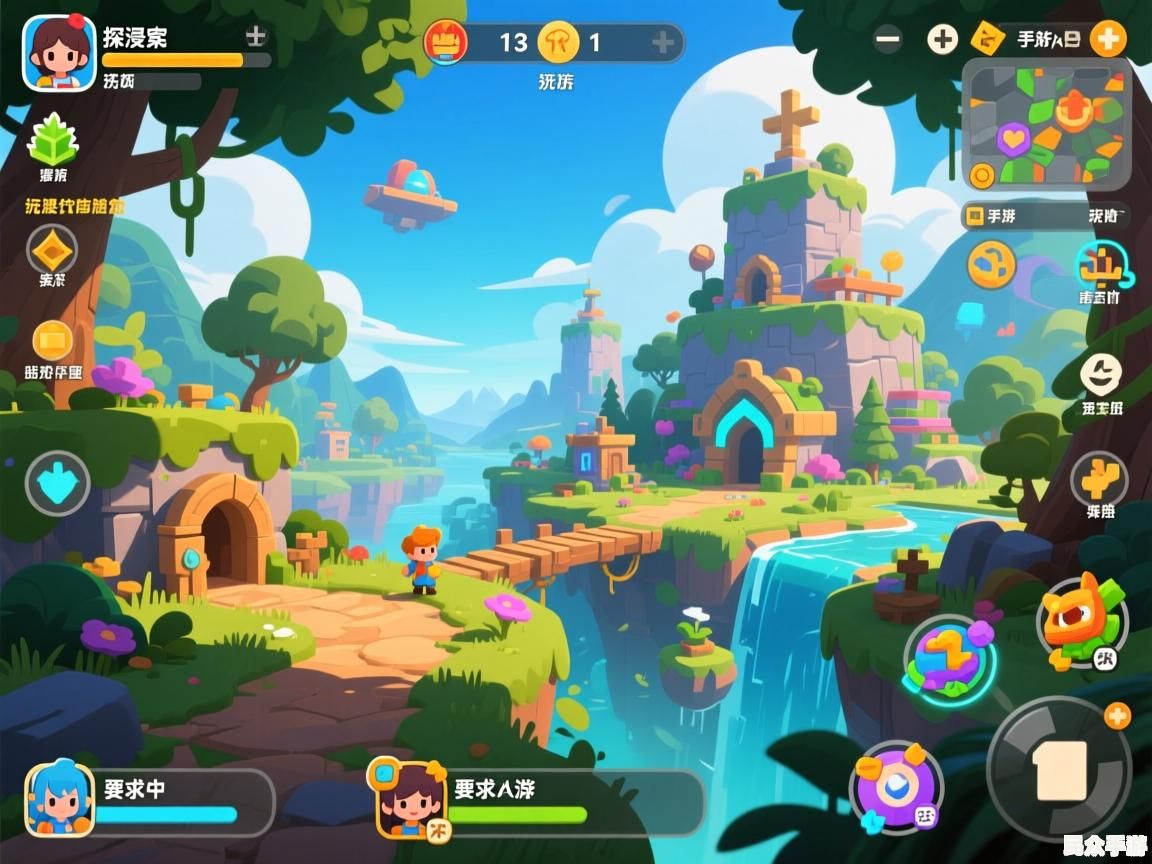Tap the large gray main action button

point(1059,769)
